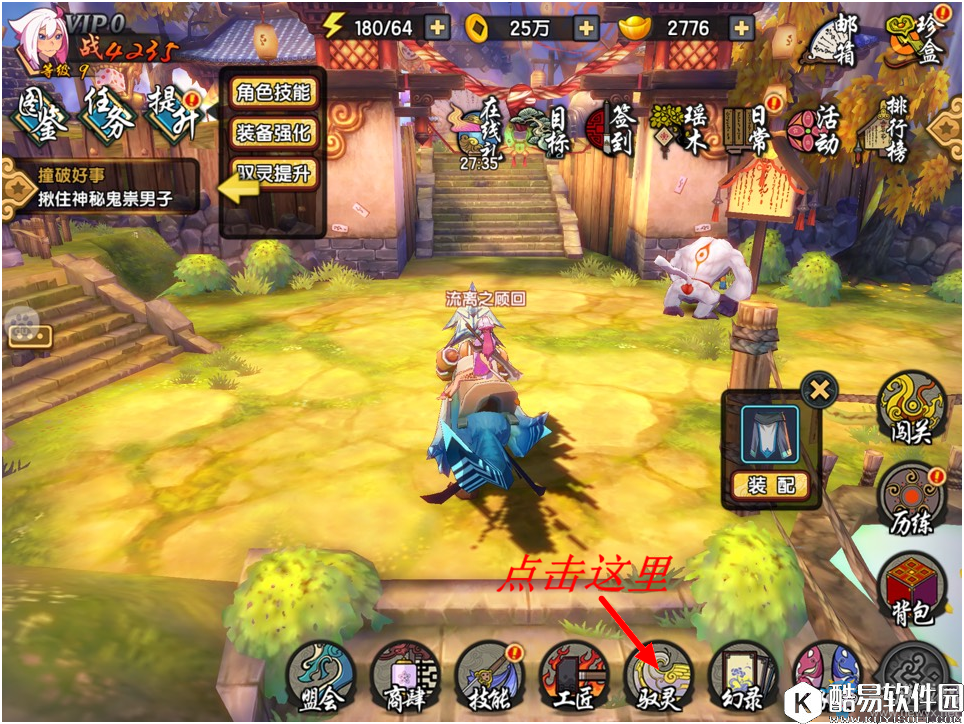Open the 角色技能 menu entry
This screenshot has width=964, height=724.
point(273,93)
